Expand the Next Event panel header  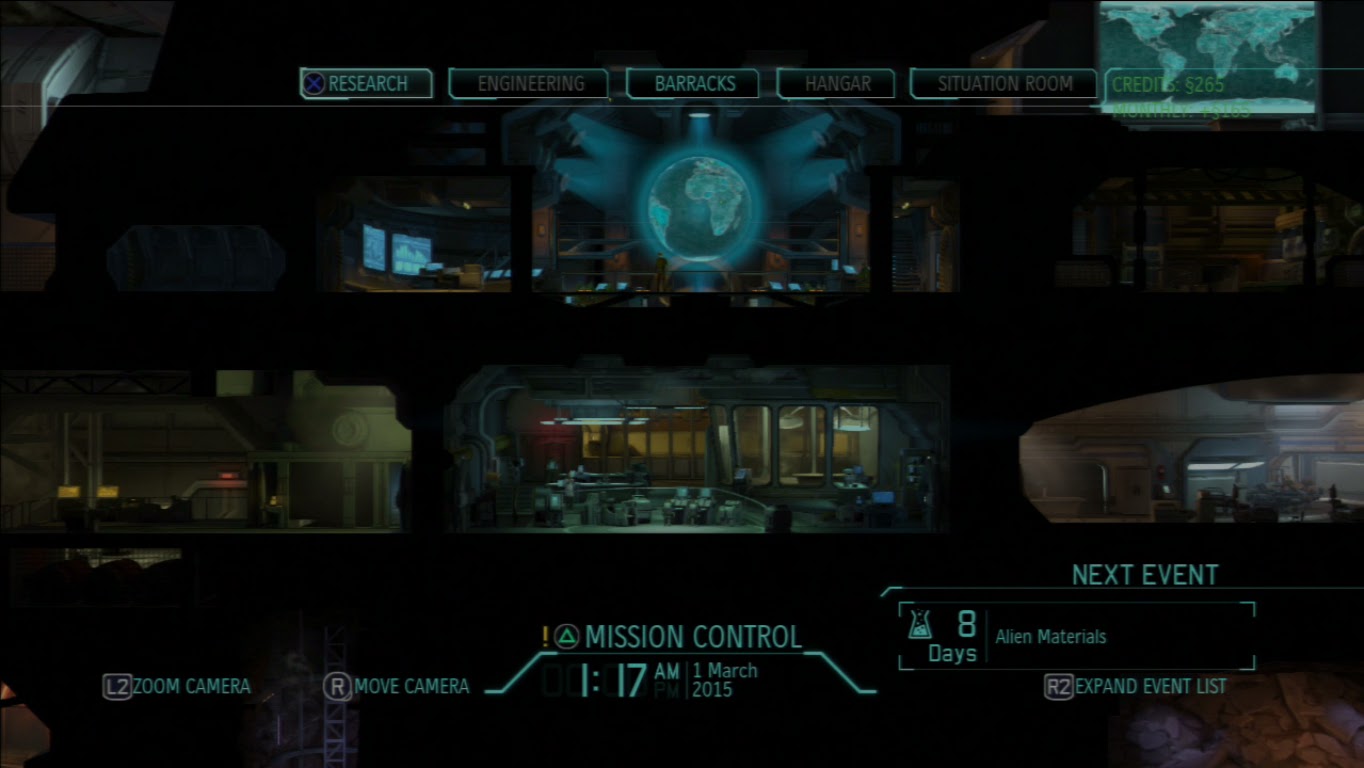[x=1144, y=575]
